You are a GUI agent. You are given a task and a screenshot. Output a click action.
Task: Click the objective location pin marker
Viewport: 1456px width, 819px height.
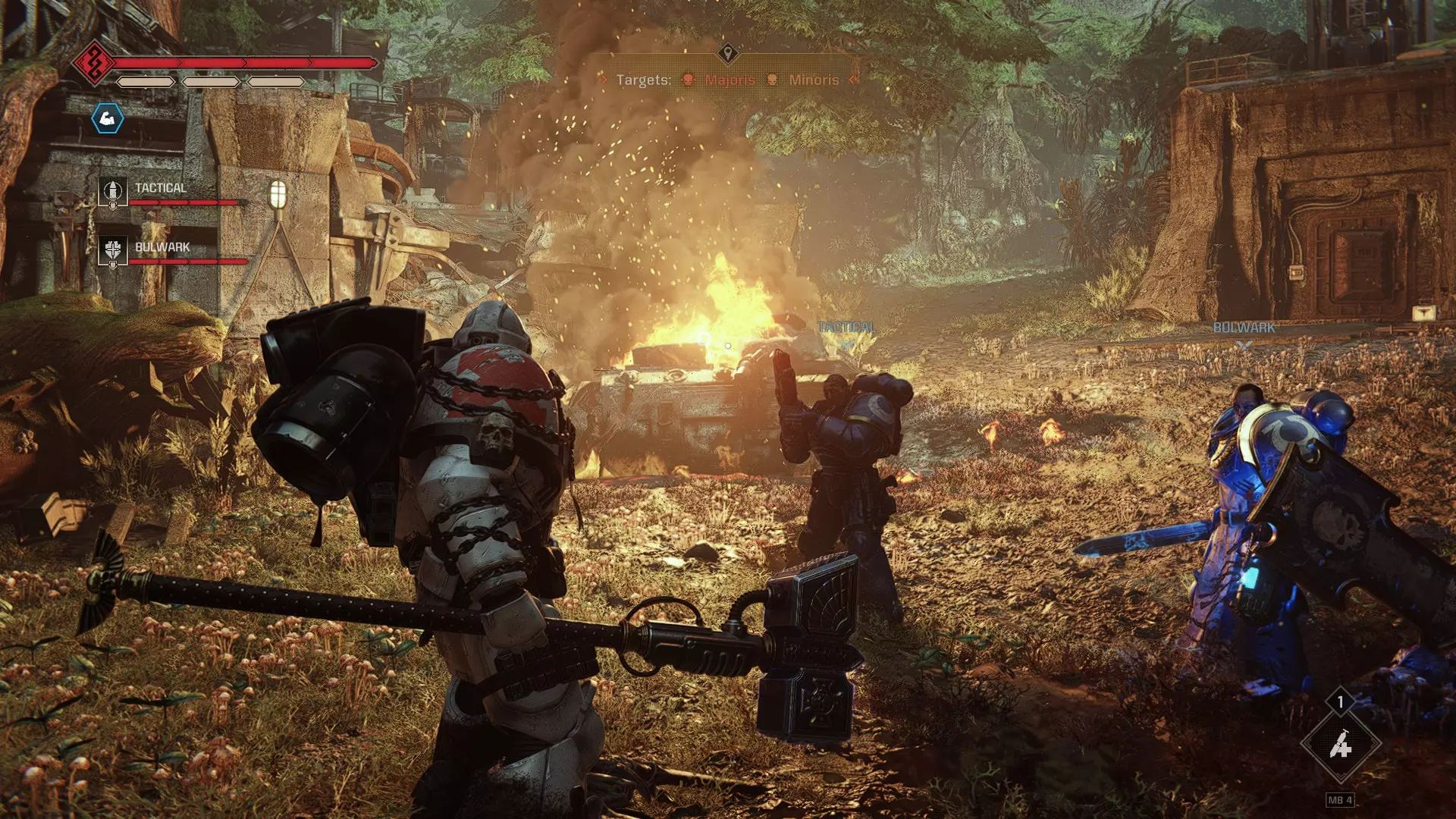coord(728,53)
